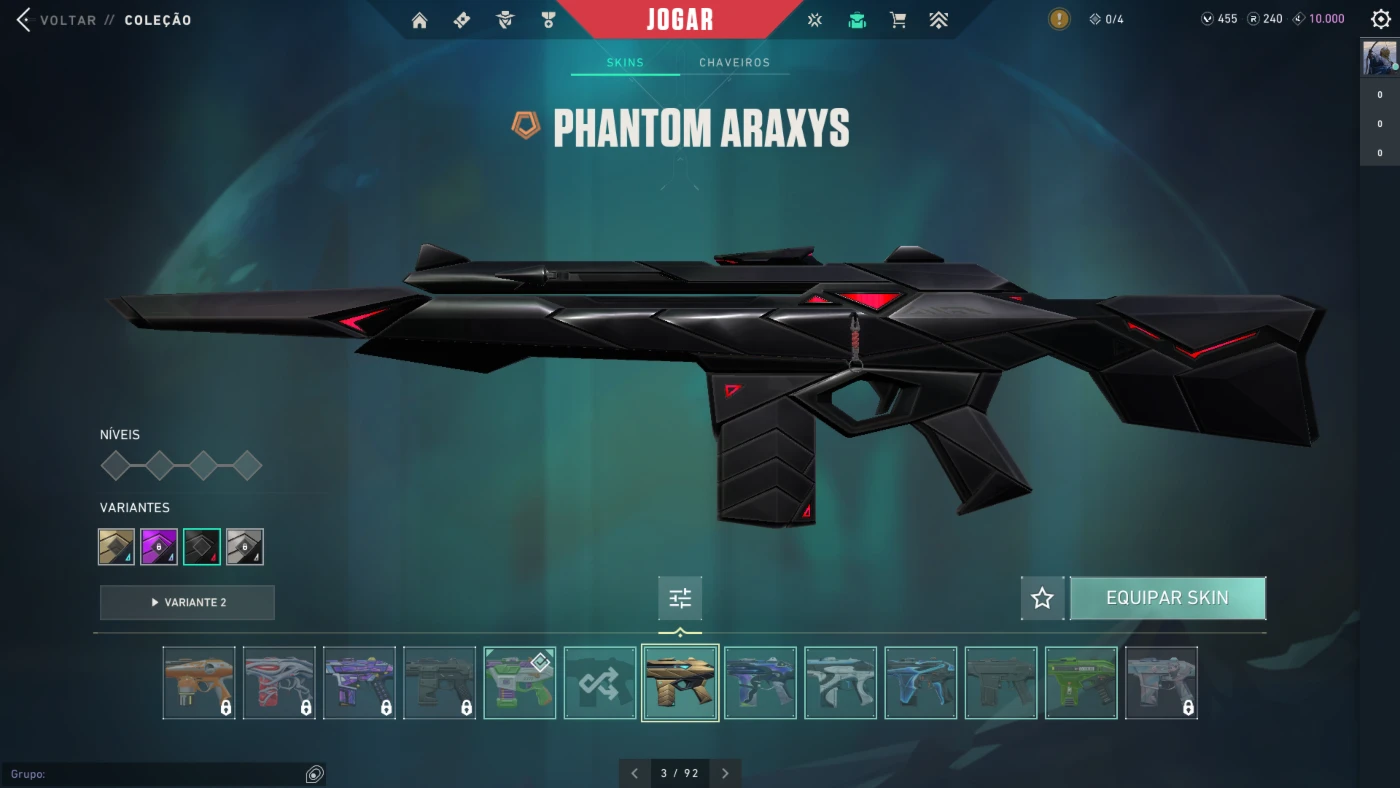Choose the locked silver variant swatch
This screenshot has width=1400, height=788.
point(245,547)
